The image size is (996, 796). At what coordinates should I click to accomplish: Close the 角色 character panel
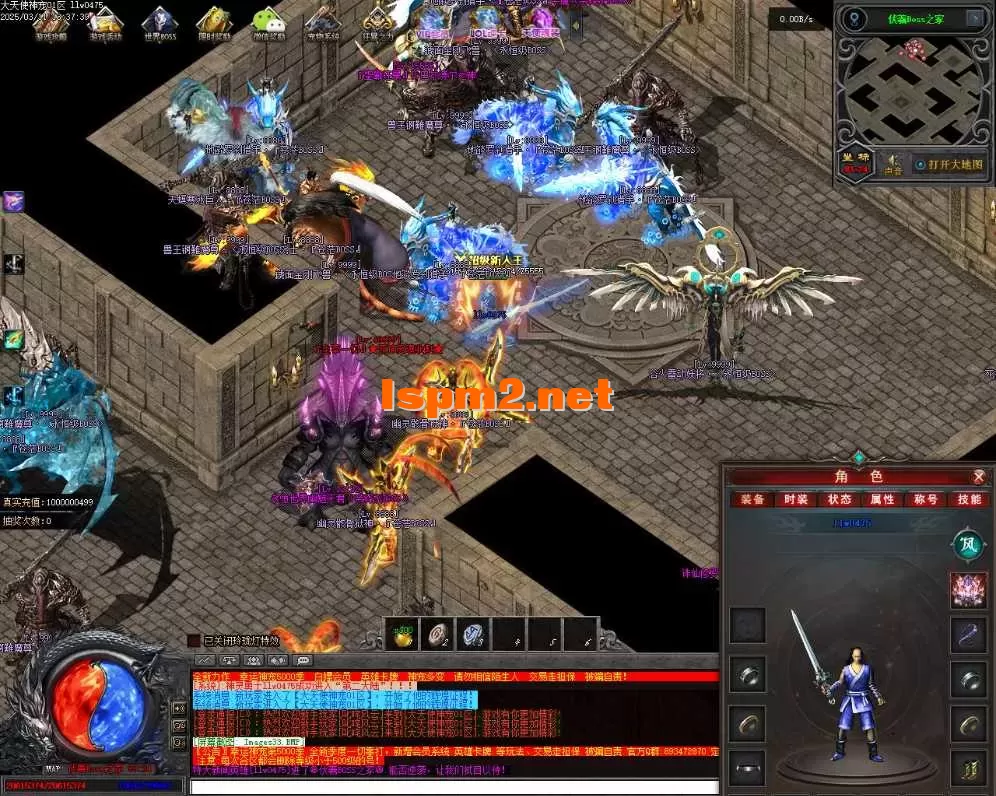tap(979, 477)
